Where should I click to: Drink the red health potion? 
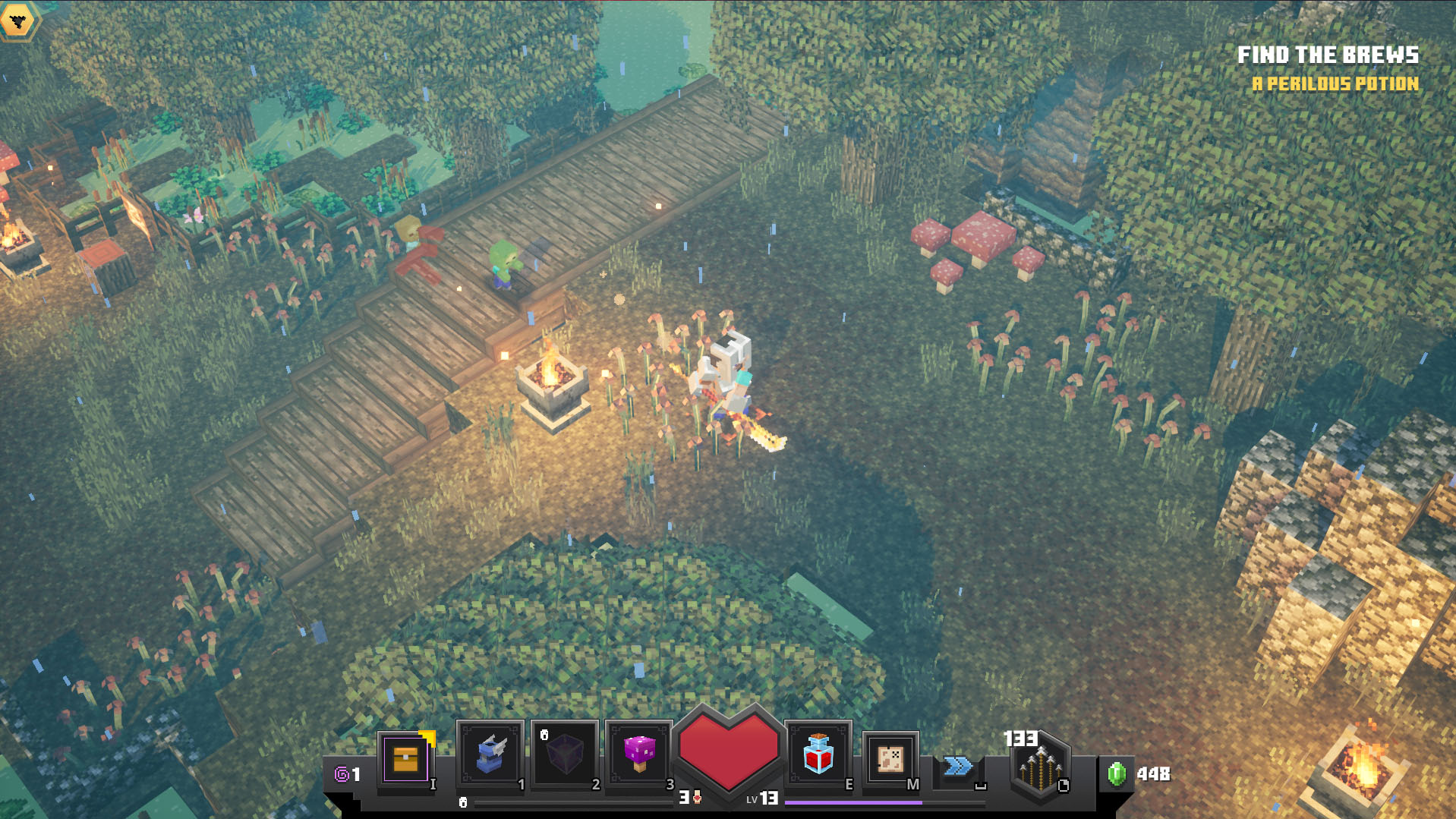click(818, 754)
